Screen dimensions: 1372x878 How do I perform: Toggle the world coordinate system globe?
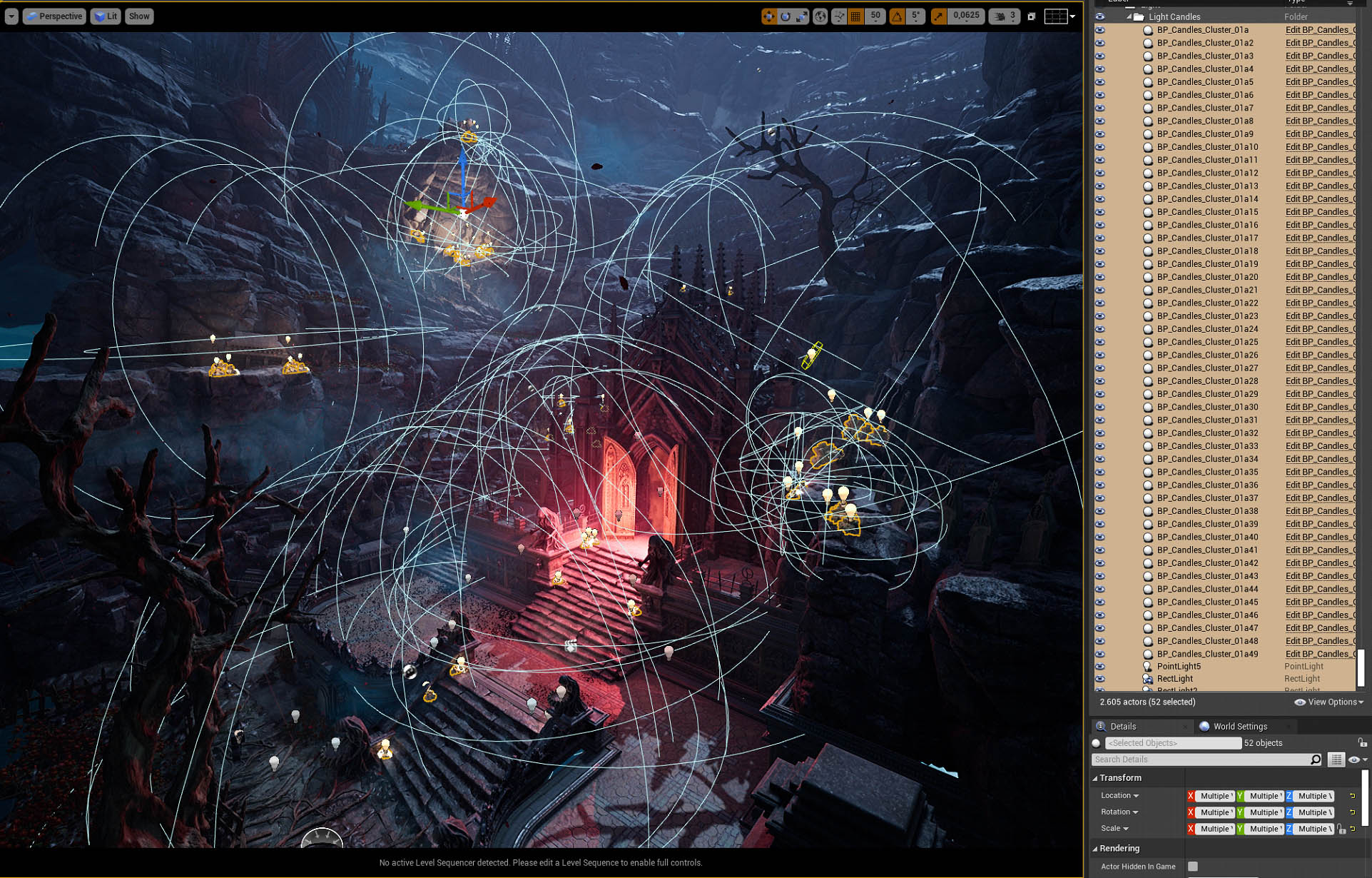tap(820, 16)
